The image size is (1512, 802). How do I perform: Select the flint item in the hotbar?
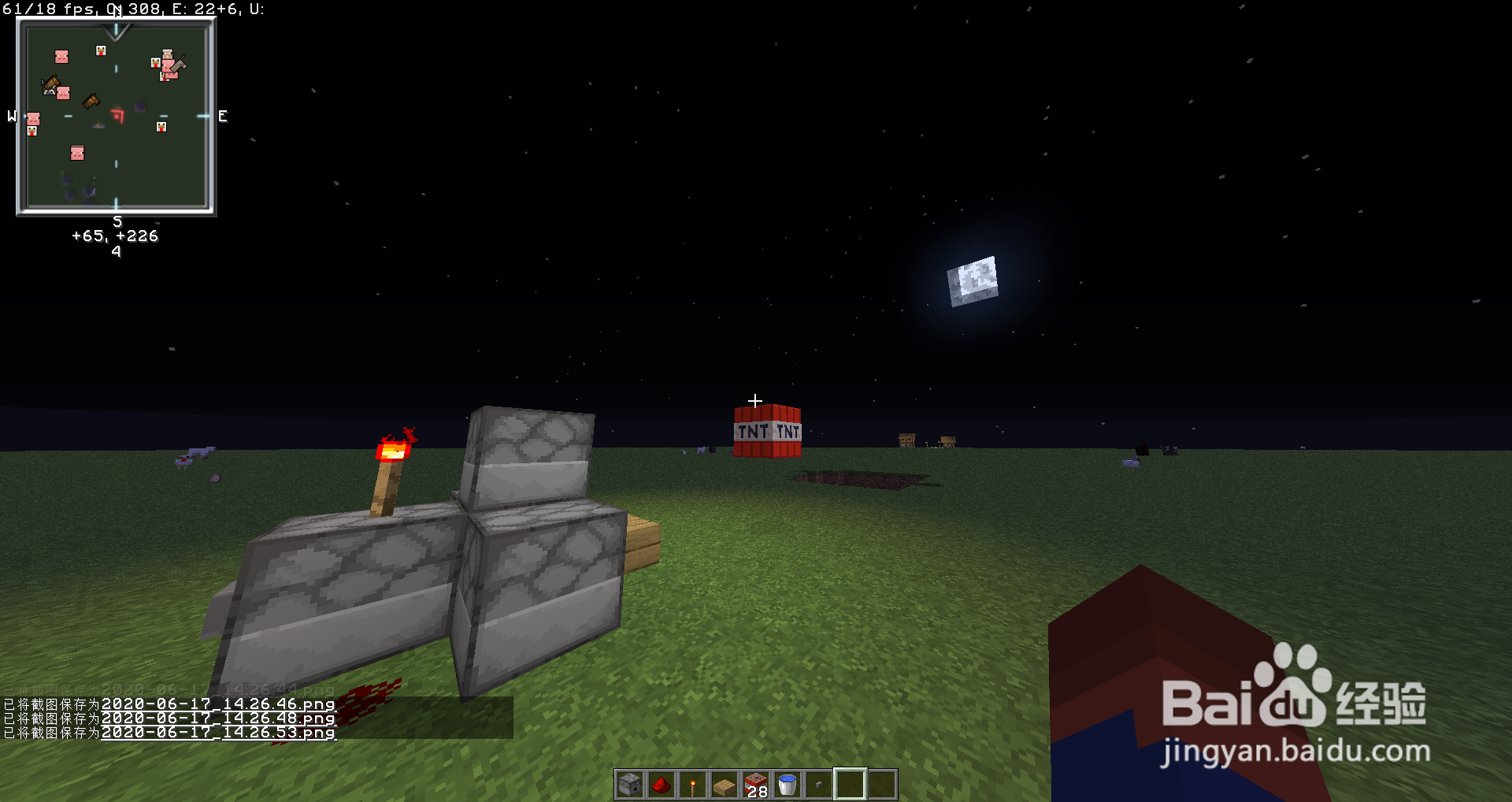tap(817, 783)
